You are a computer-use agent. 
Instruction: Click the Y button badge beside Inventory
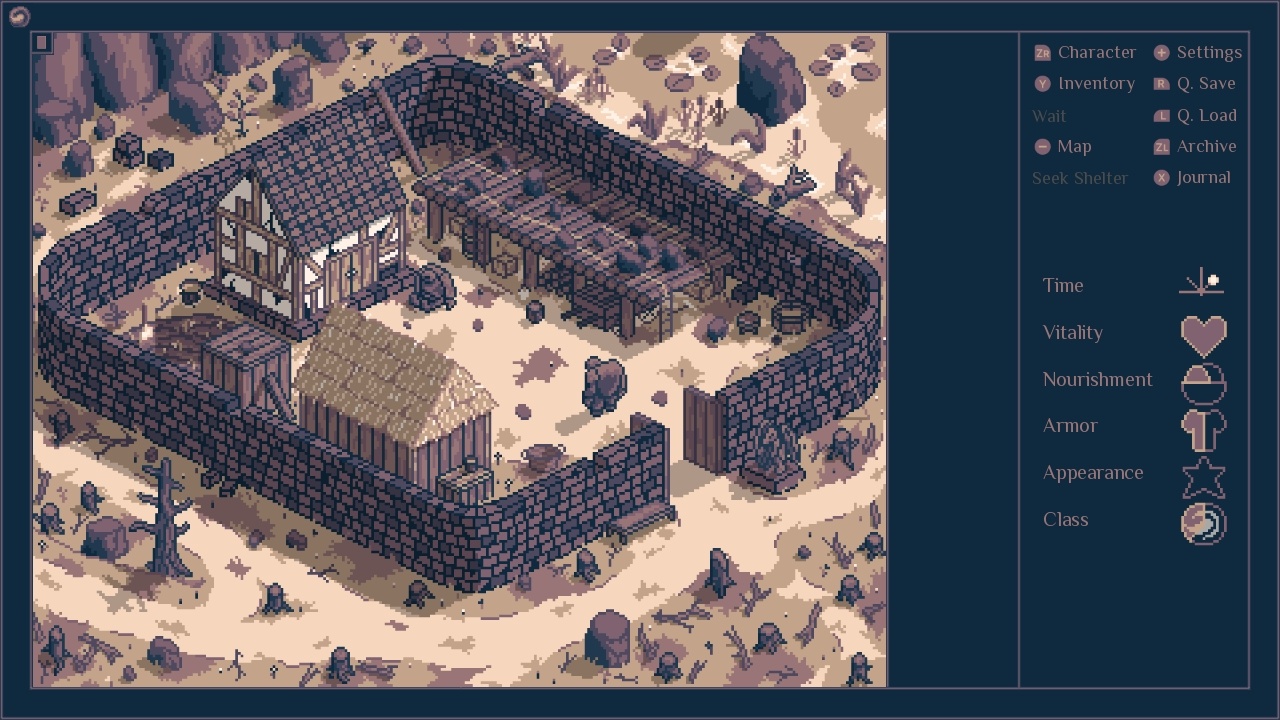(1041, 83)
